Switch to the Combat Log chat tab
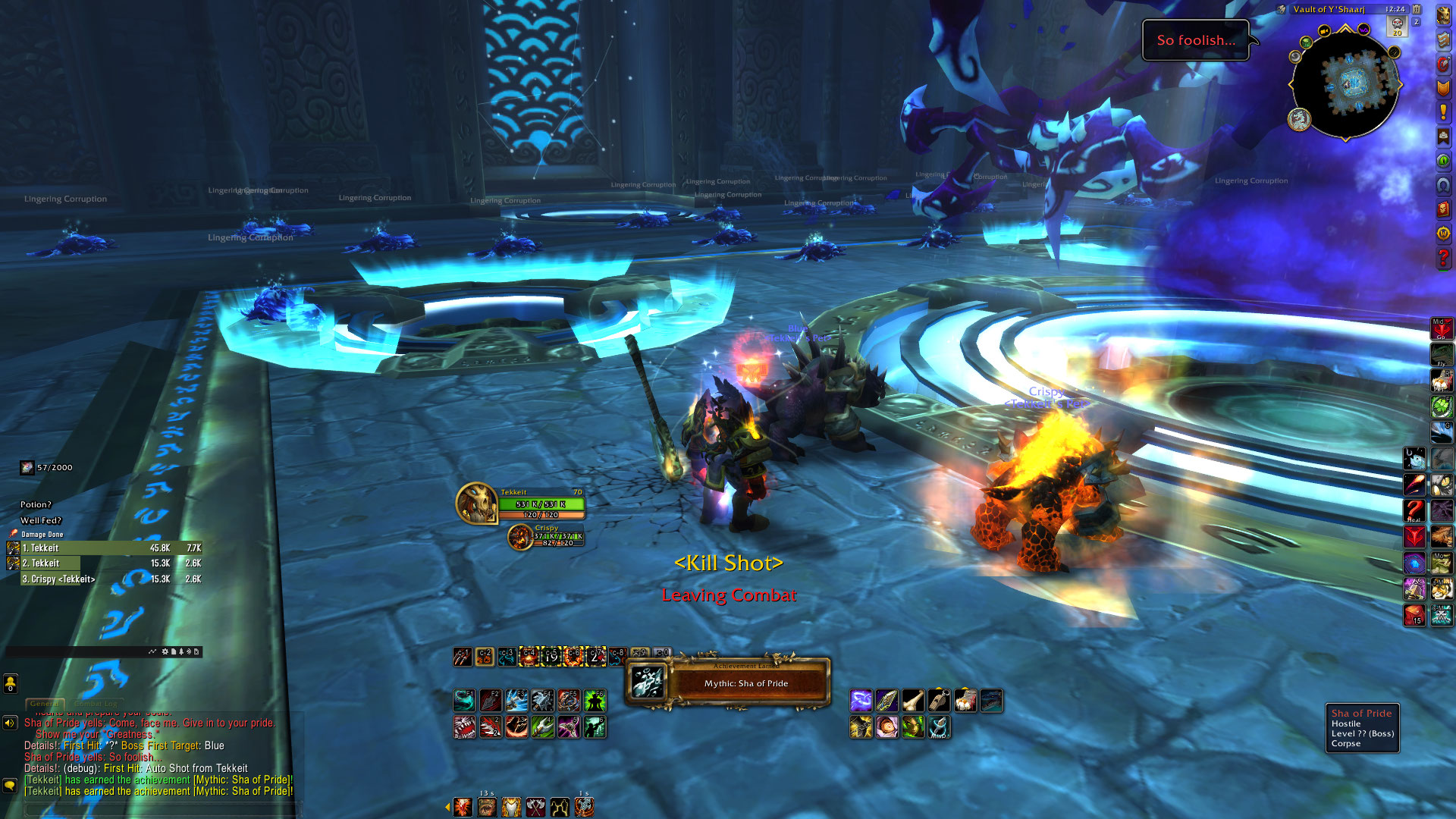The width and height of the screenshot is (1456, 819). [x=96, y=704]
